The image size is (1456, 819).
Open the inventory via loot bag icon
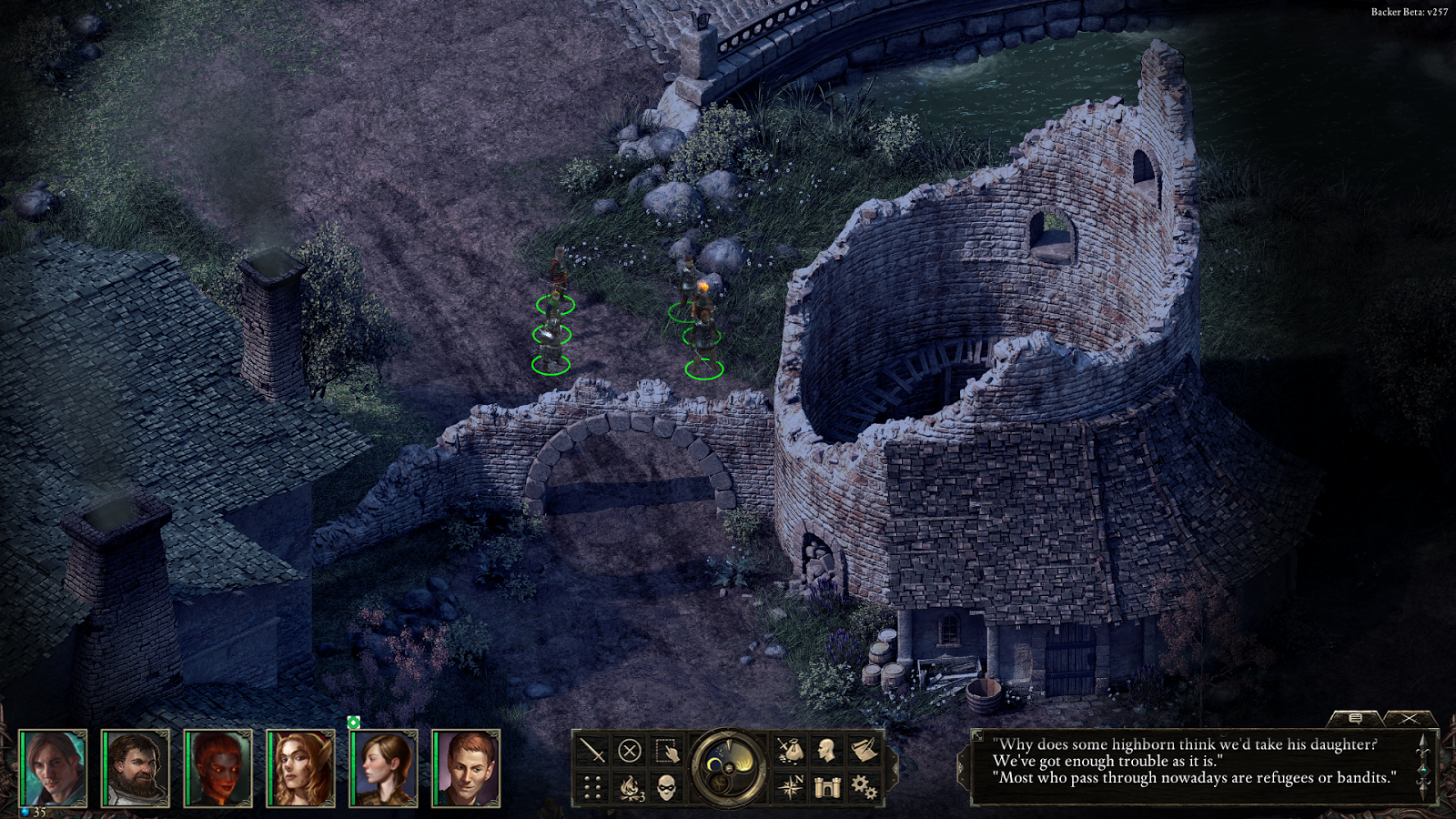coord(789,751)
